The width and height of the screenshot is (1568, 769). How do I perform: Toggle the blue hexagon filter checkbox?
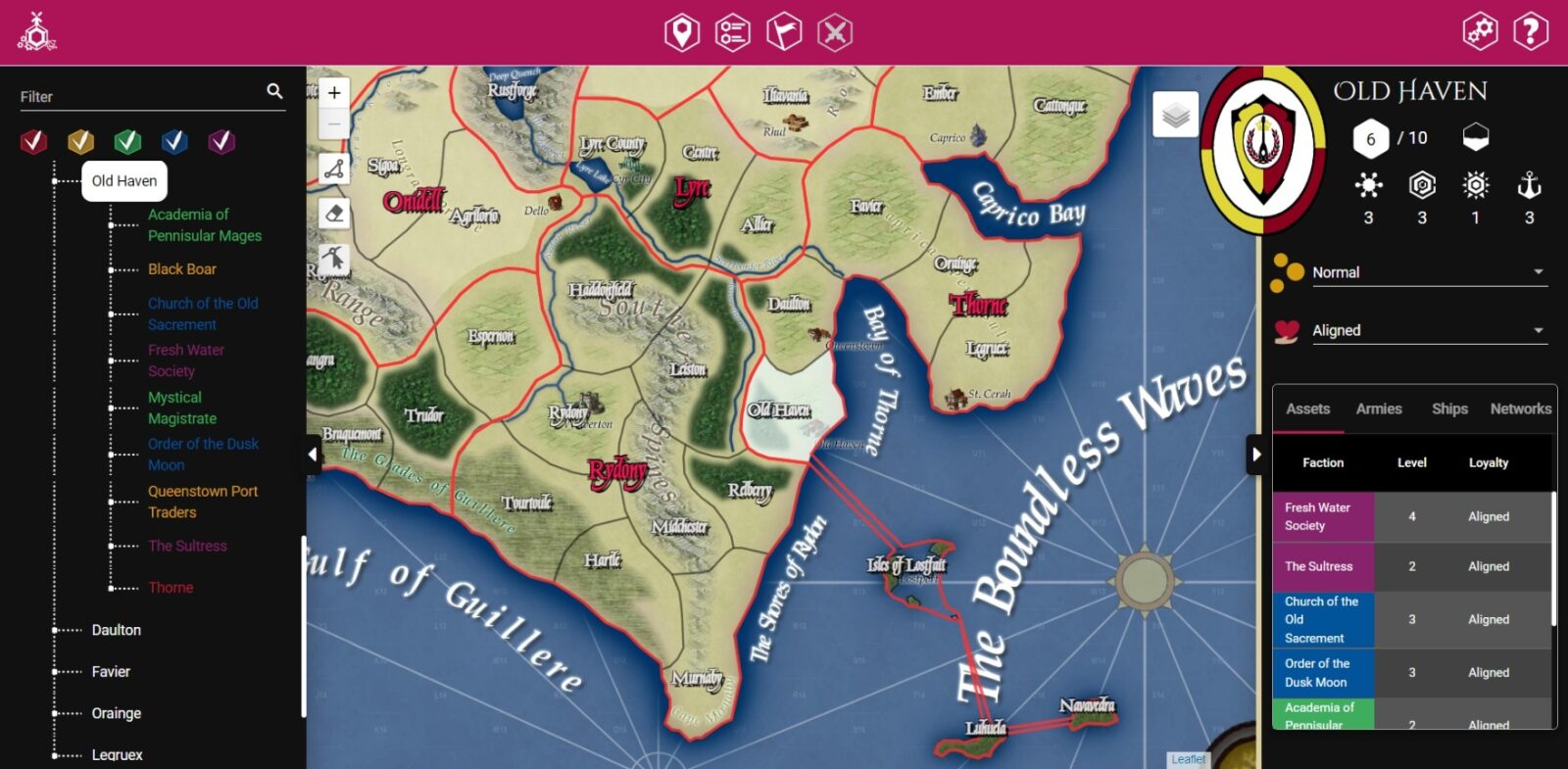click(174, 141)
